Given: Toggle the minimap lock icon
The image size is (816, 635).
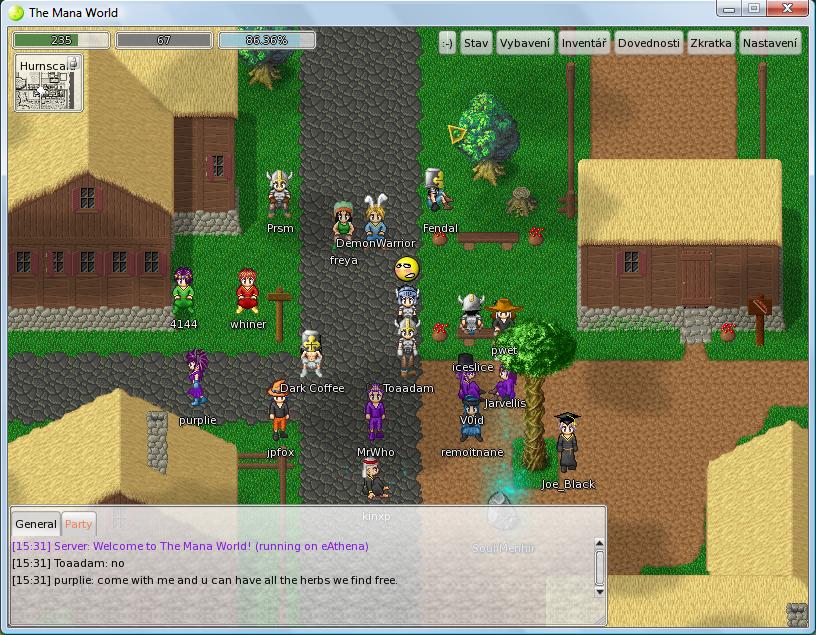Looking at the screenshot, I should coord(73,63).
